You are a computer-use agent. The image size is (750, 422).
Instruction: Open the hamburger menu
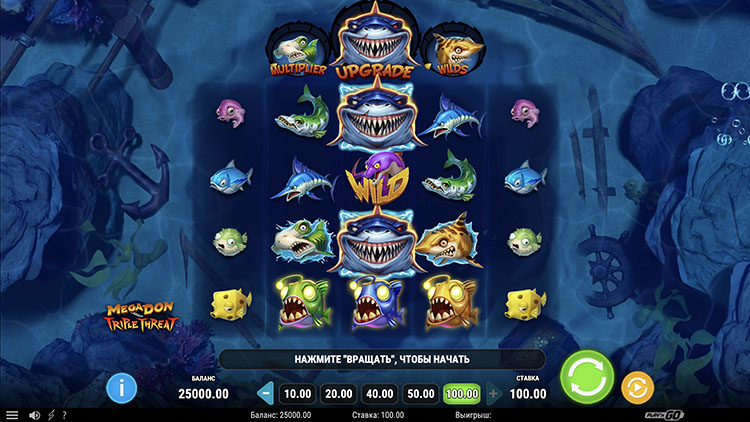[x=12, y=415]
